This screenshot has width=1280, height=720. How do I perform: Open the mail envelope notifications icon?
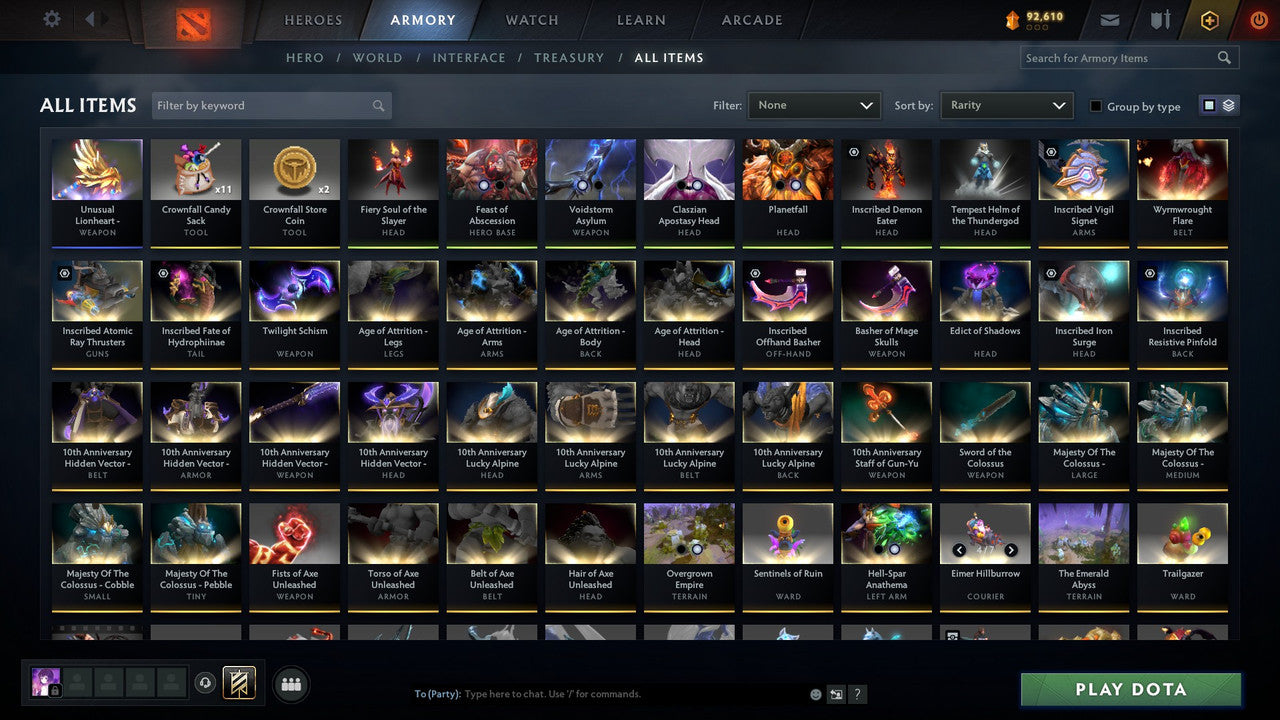coord(1110,19)
